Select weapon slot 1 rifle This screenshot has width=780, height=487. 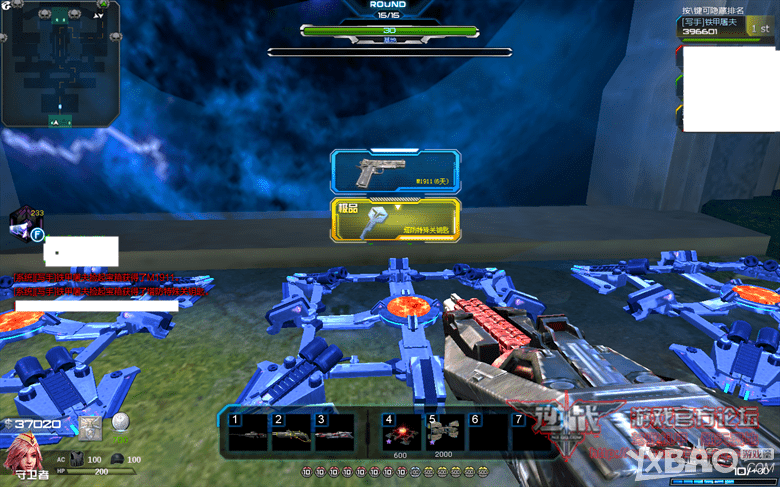point(248,433)
